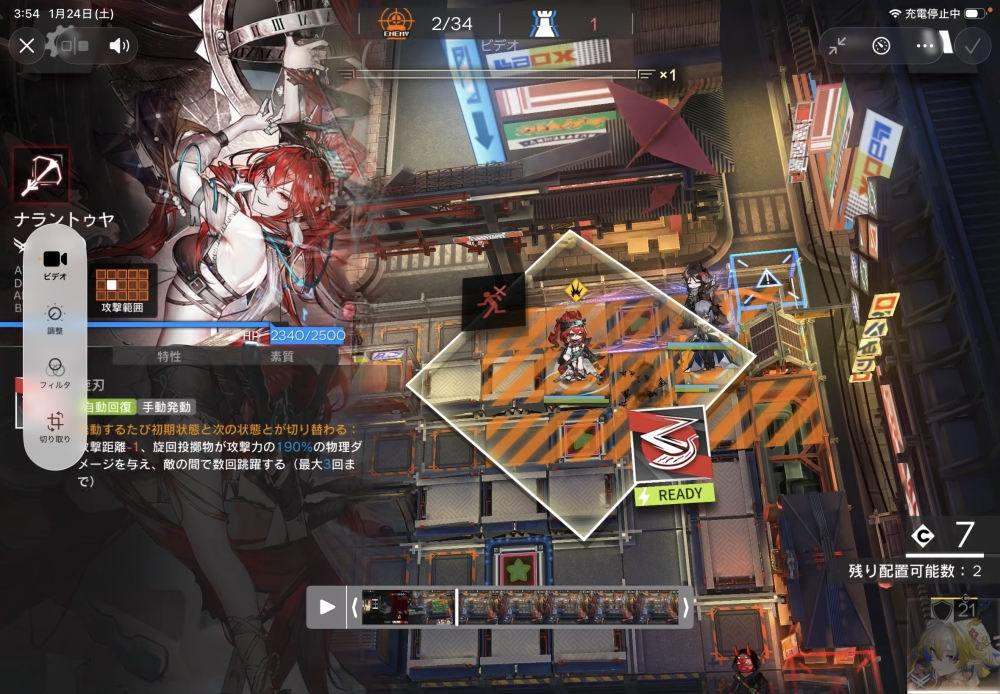
Task: Seek within the video frame strip
Action: 520,606
